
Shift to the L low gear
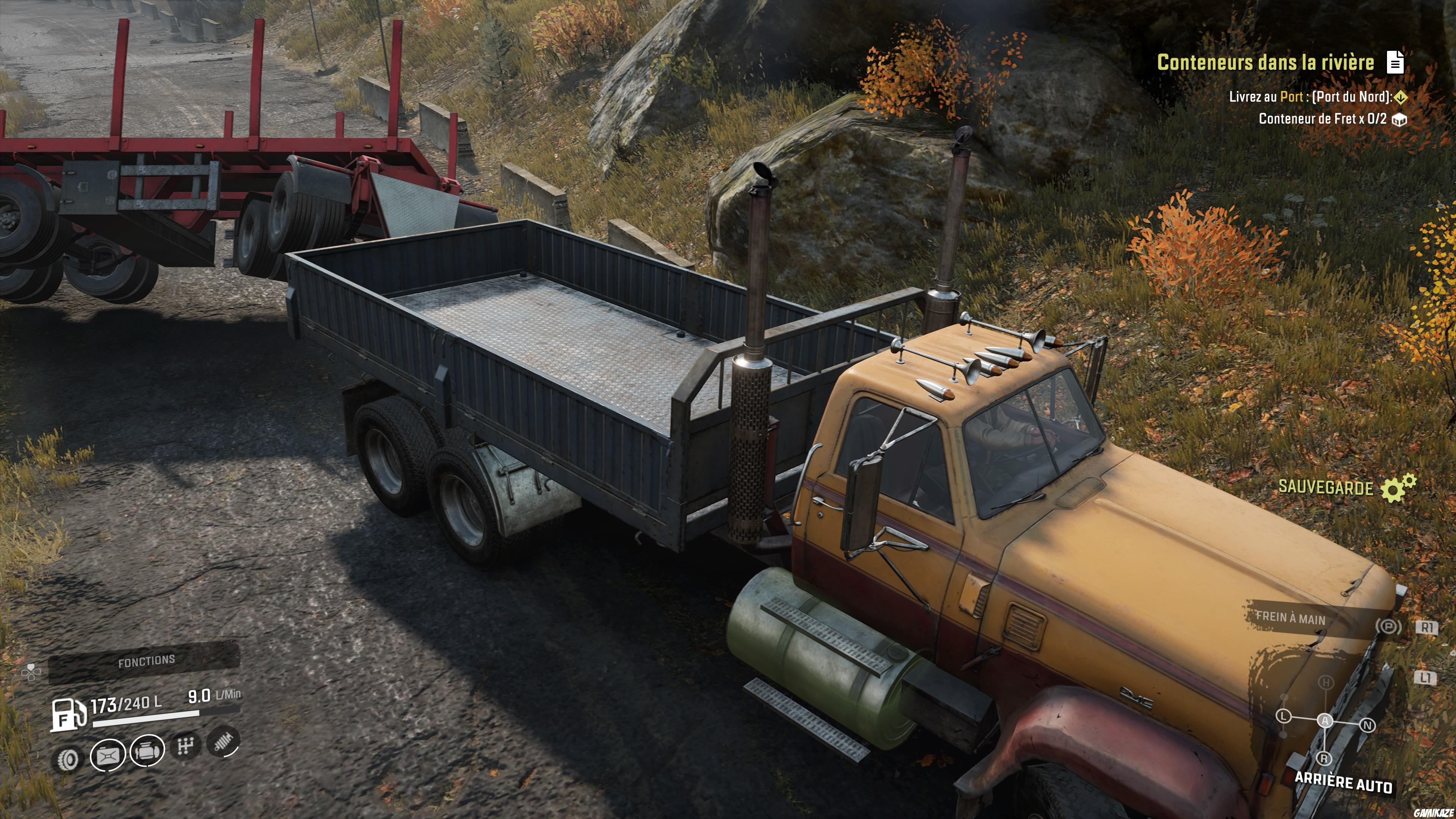click(x=1283, y=716)
